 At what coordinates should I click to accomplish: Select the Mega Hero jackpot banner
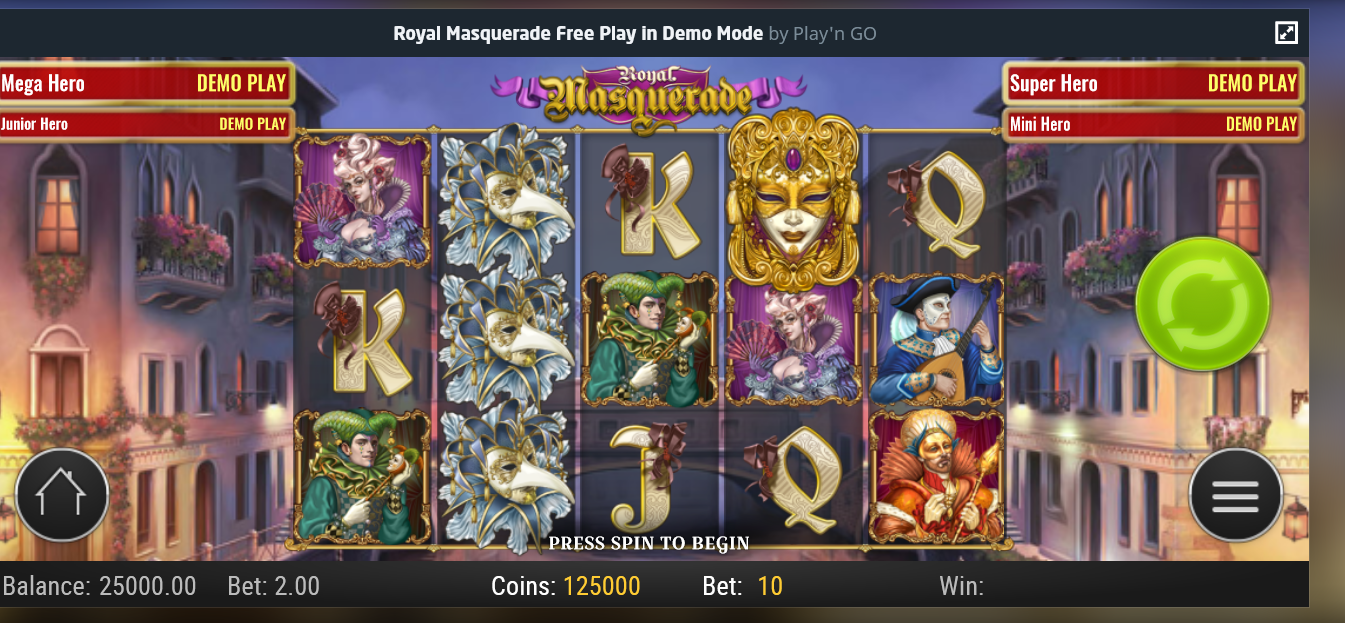[145, 84]
